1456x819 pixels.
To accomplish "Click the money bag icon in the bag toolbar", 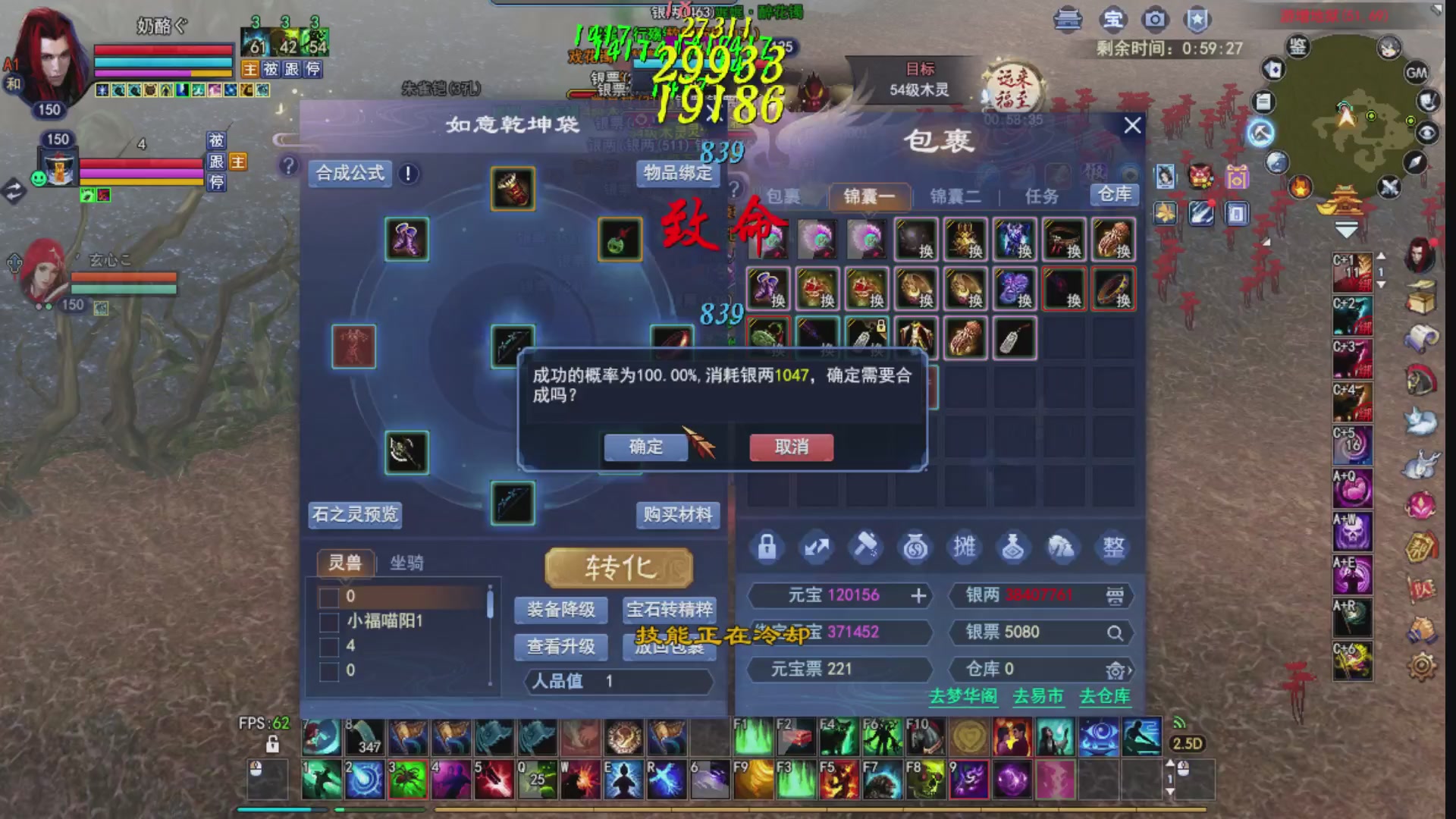I will [915, 548].
